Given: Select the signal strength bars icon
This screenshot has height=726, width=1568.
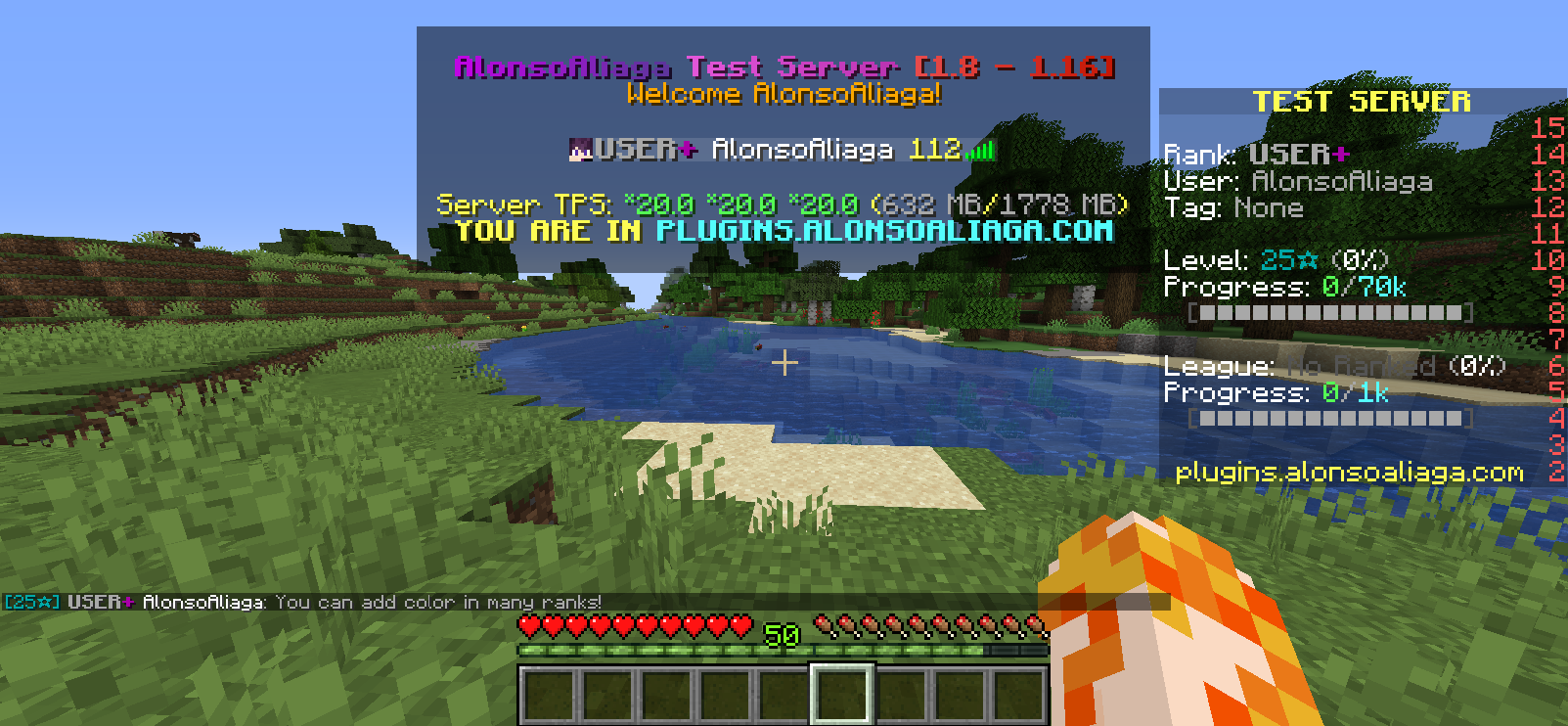Looking at the screenshot, I should (980, 150).
